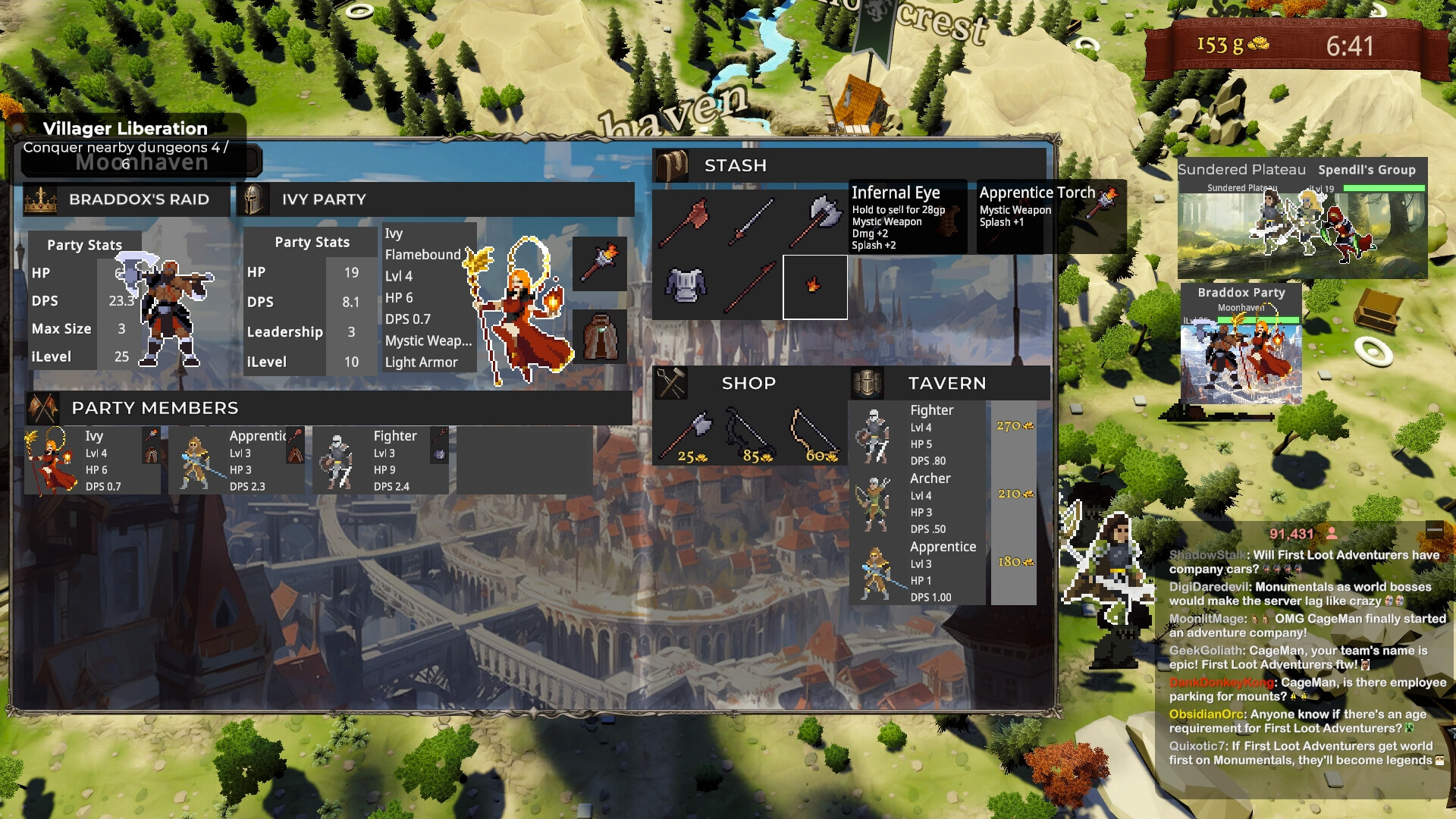Select the double-bladed battle axe in stash
Viewport: 1456px width, 819px height.
(x=815, y=221)
